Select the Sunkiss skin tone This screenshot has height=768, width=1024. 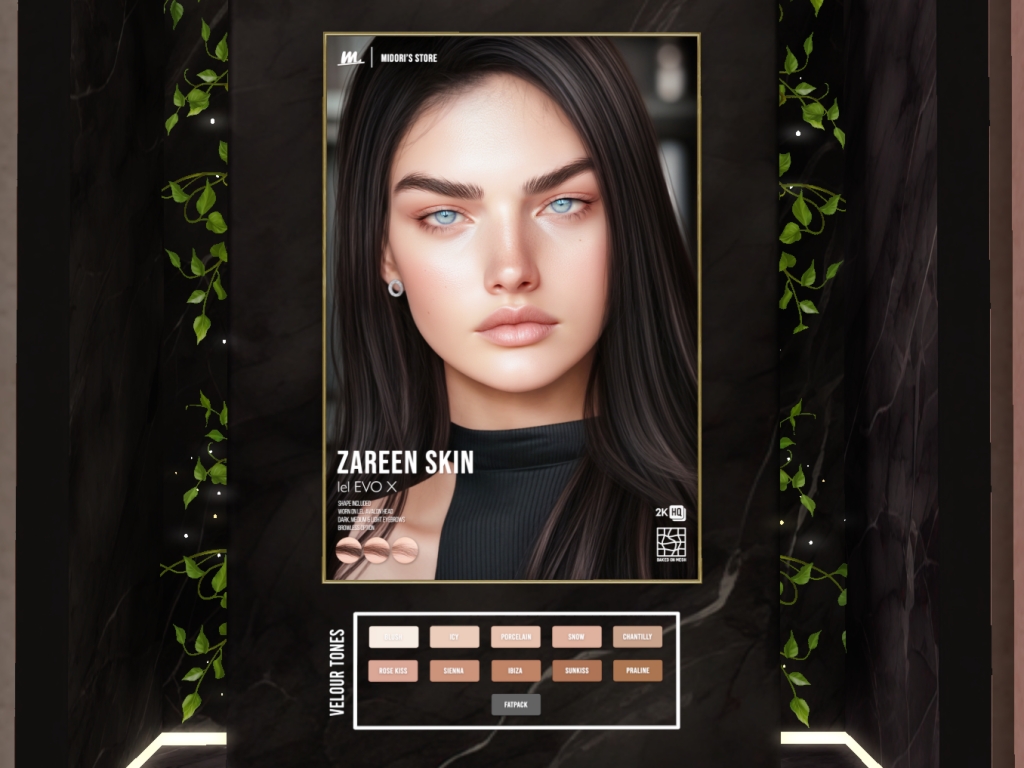click(x=577, y=671)
